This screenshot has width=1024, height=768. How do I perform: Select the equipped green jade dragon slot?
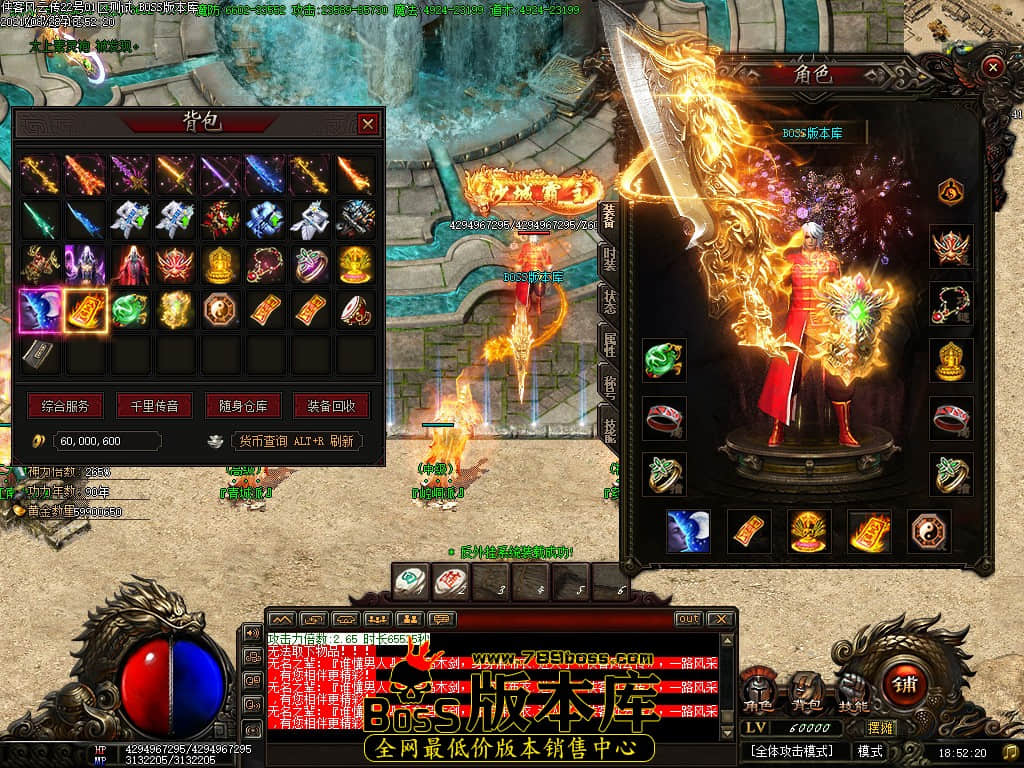tap(665, 360)
